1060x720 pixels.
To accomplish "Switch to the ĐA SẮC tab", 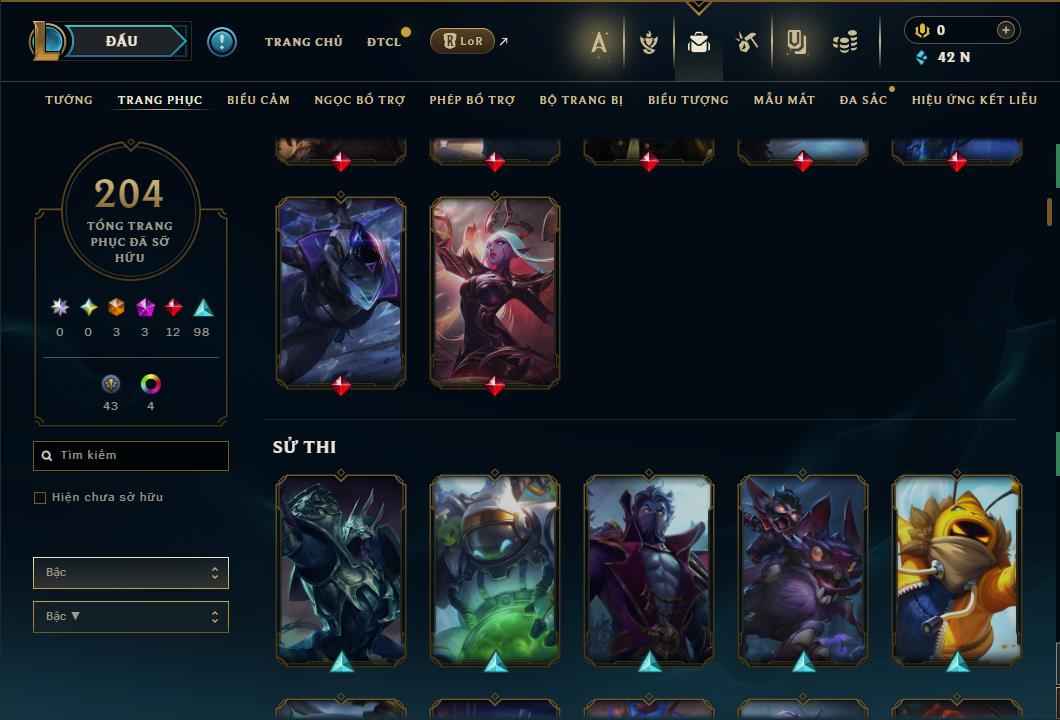I will (x=863, y=100).
